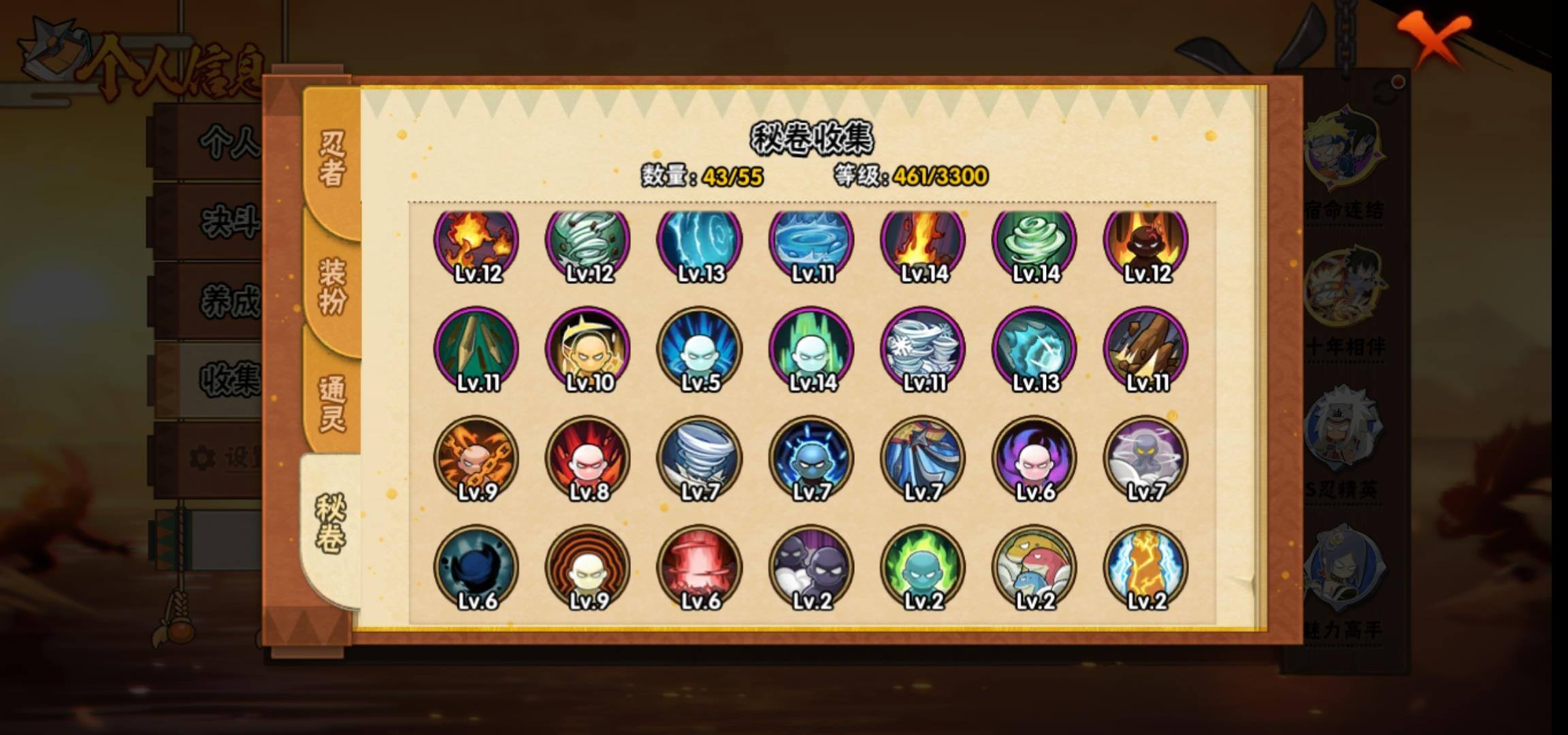
Task: Open the 装扮 tab
Action: click(x=331, y=285)
